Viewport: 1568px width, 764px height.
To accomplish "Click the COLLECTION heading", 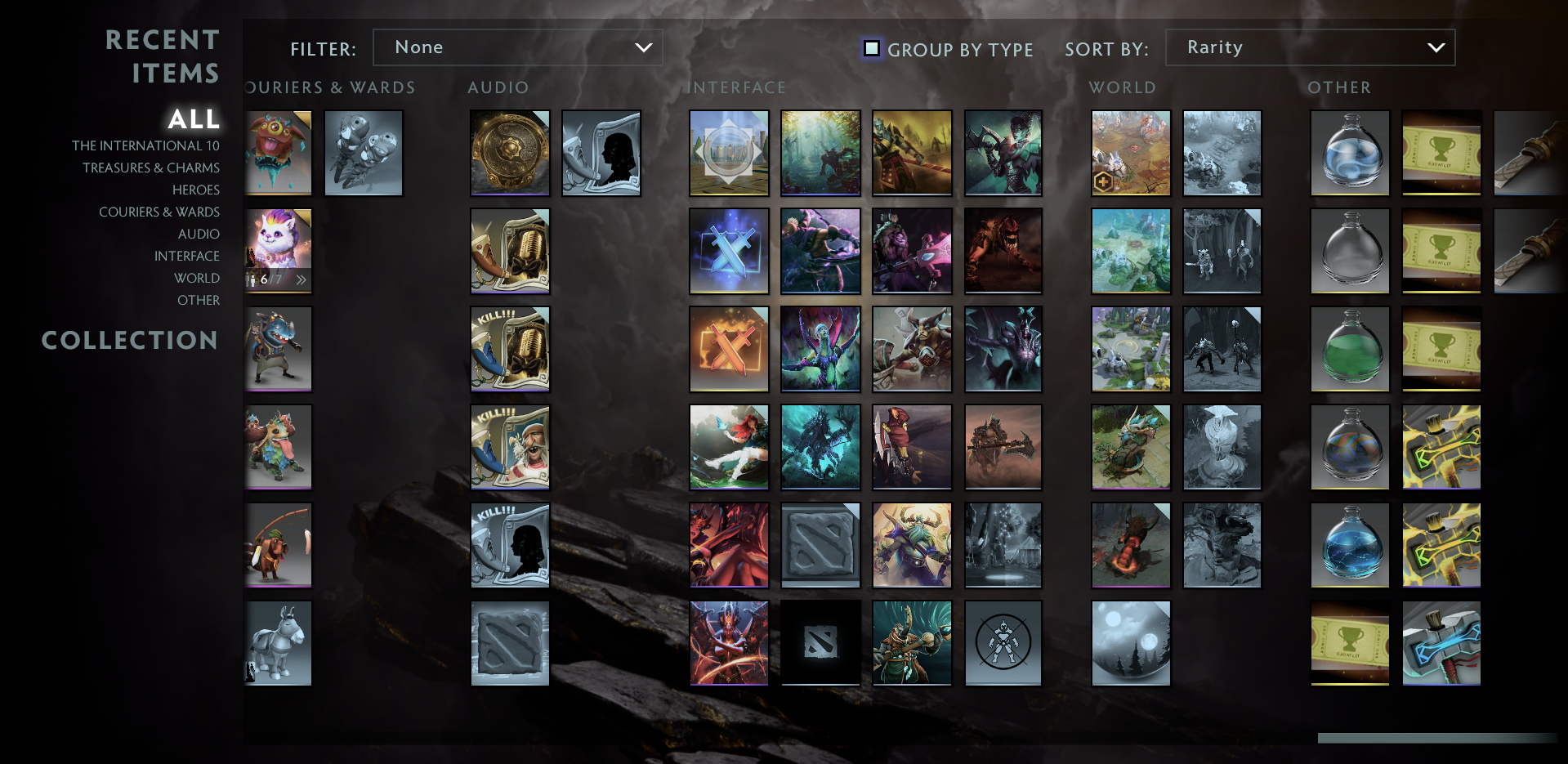I will pyautogui.click(x=131, y=341).
